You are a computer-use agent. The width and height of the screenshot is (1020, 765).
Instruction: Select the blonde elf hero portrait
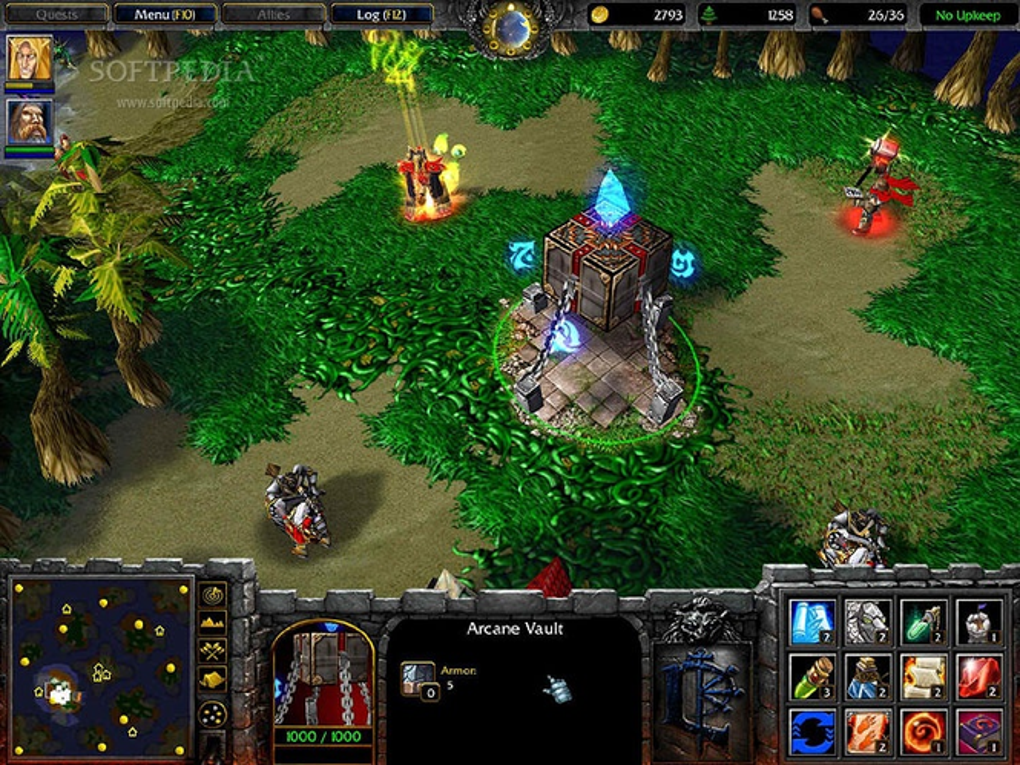pyautogui.click(x=29, y=59)
